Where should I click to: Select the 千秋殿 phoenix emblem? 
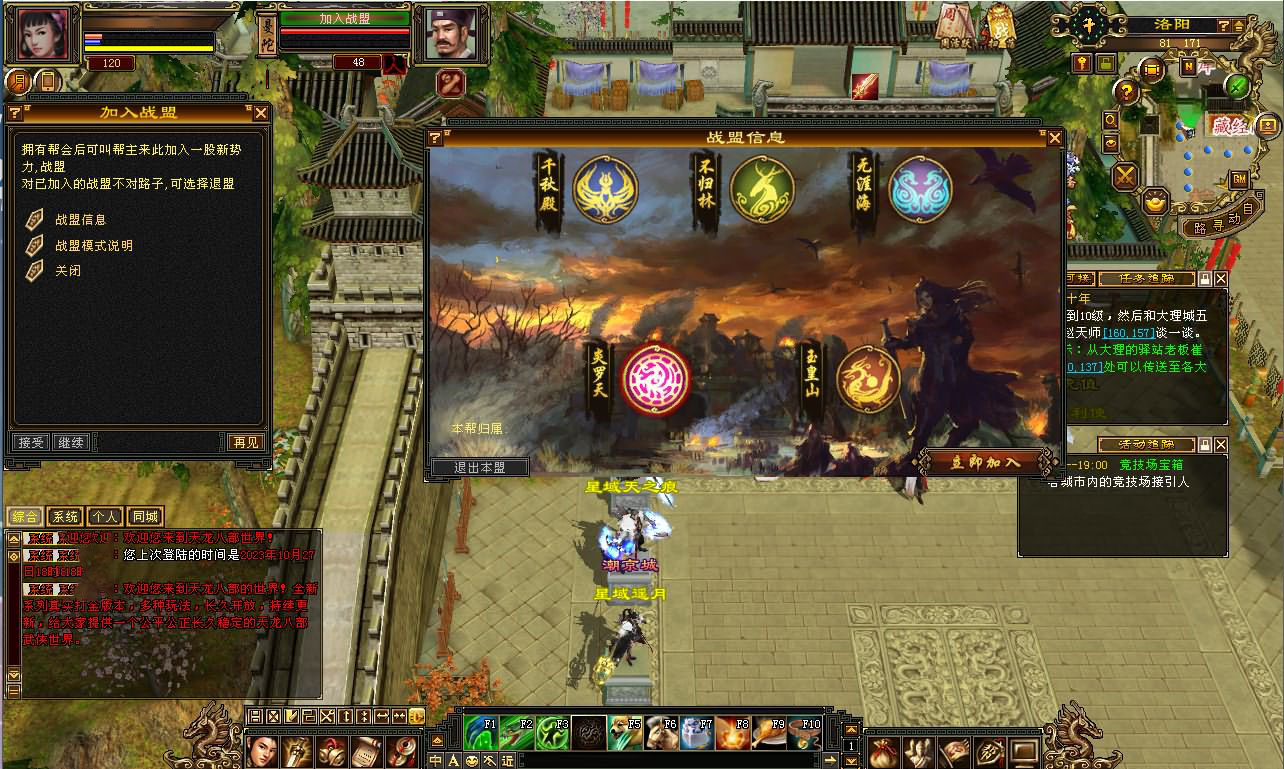click(605, 190)
